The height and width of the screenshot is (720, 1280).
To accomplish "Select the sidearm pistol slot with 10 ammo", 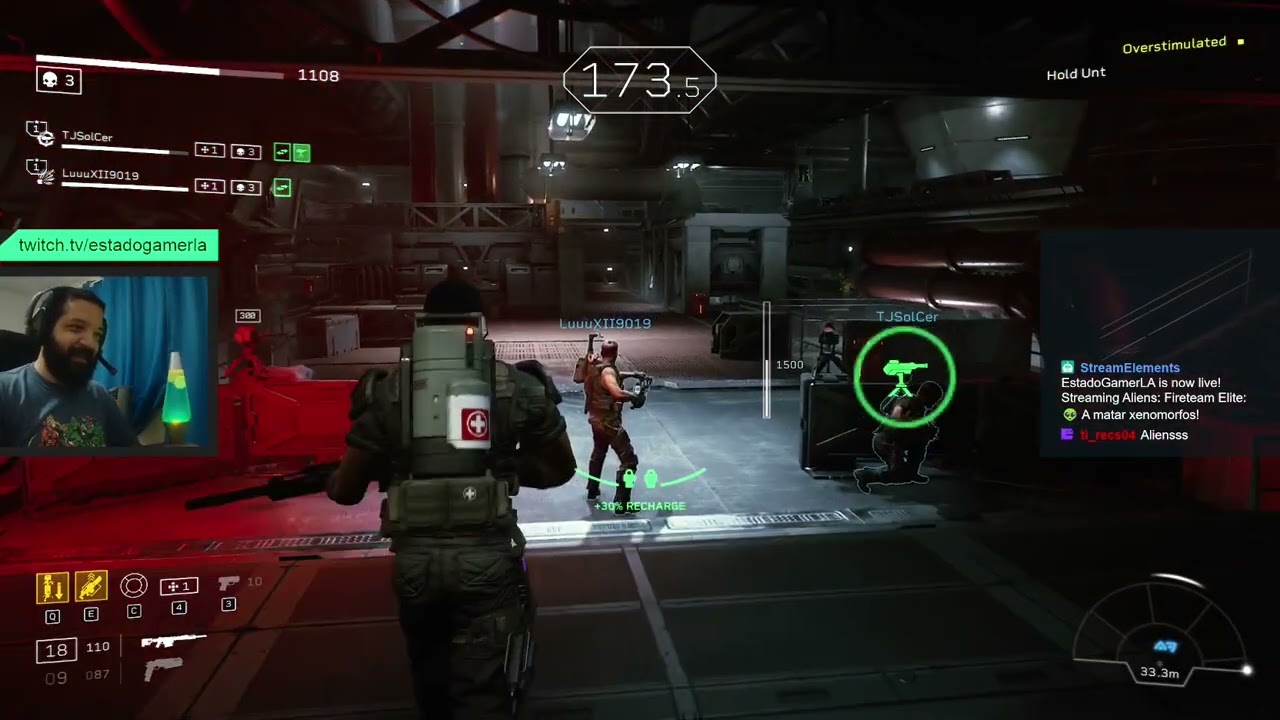I will pyautogui.click(x=229, y=583).
